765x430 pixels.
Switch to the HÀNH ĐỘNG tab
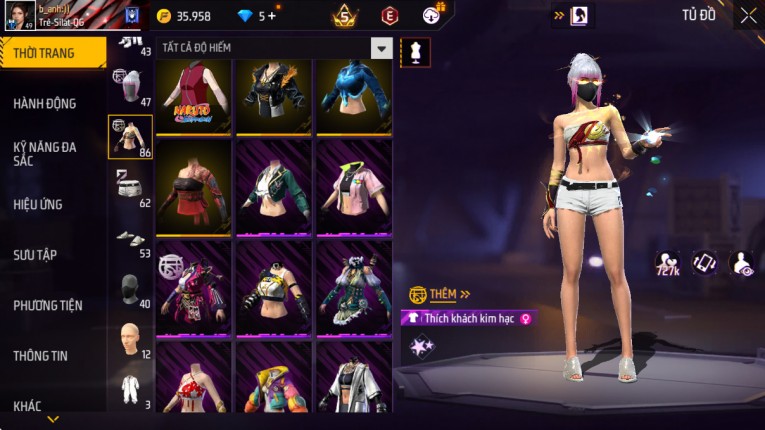point(45,103)
